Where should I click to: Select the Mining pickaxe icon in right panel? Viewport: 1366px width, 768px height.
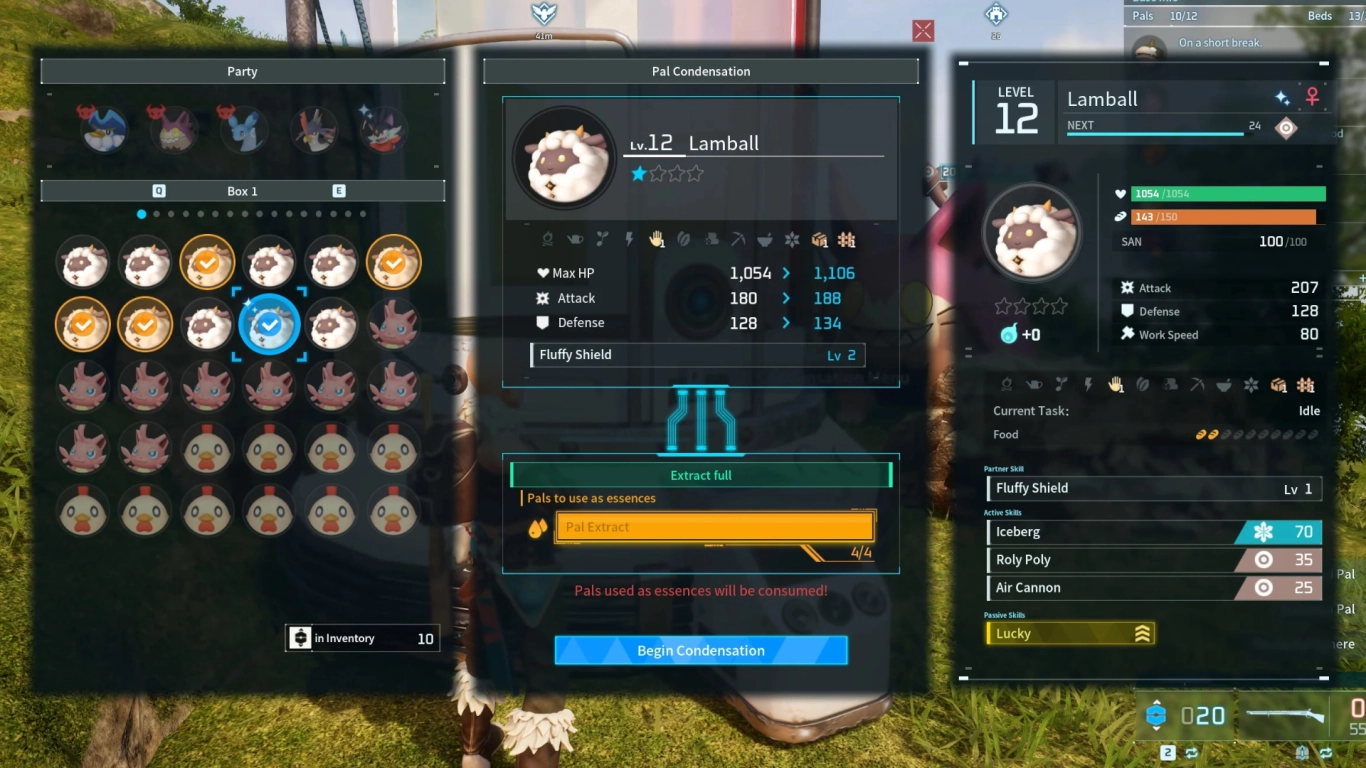pyautogui.click(x=1196, y=385)
